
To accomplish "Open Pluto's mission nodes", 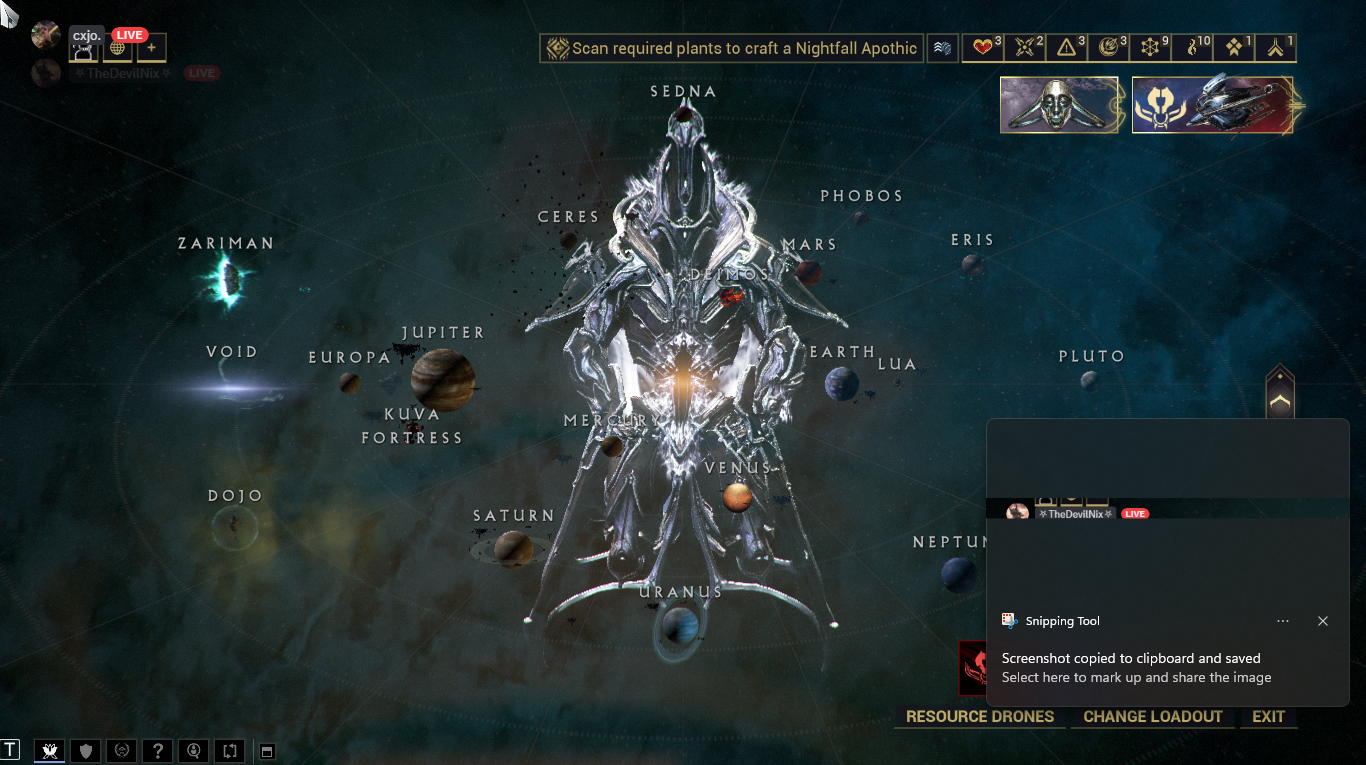I will 1089,380.
